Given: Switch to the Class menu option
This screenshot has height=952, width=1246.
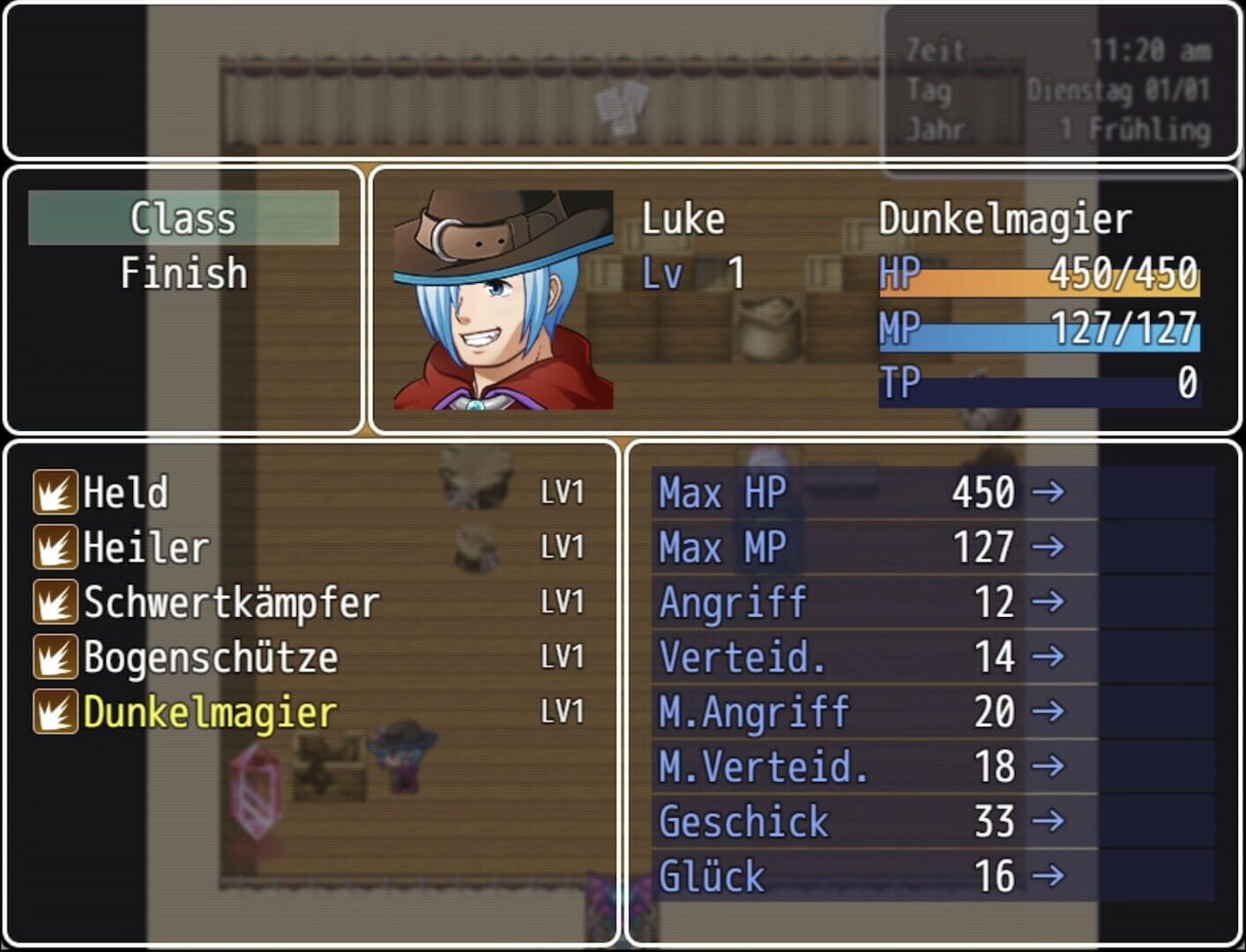Looking at the screenshot, I should pyautogui.click(x=183, y=219).
